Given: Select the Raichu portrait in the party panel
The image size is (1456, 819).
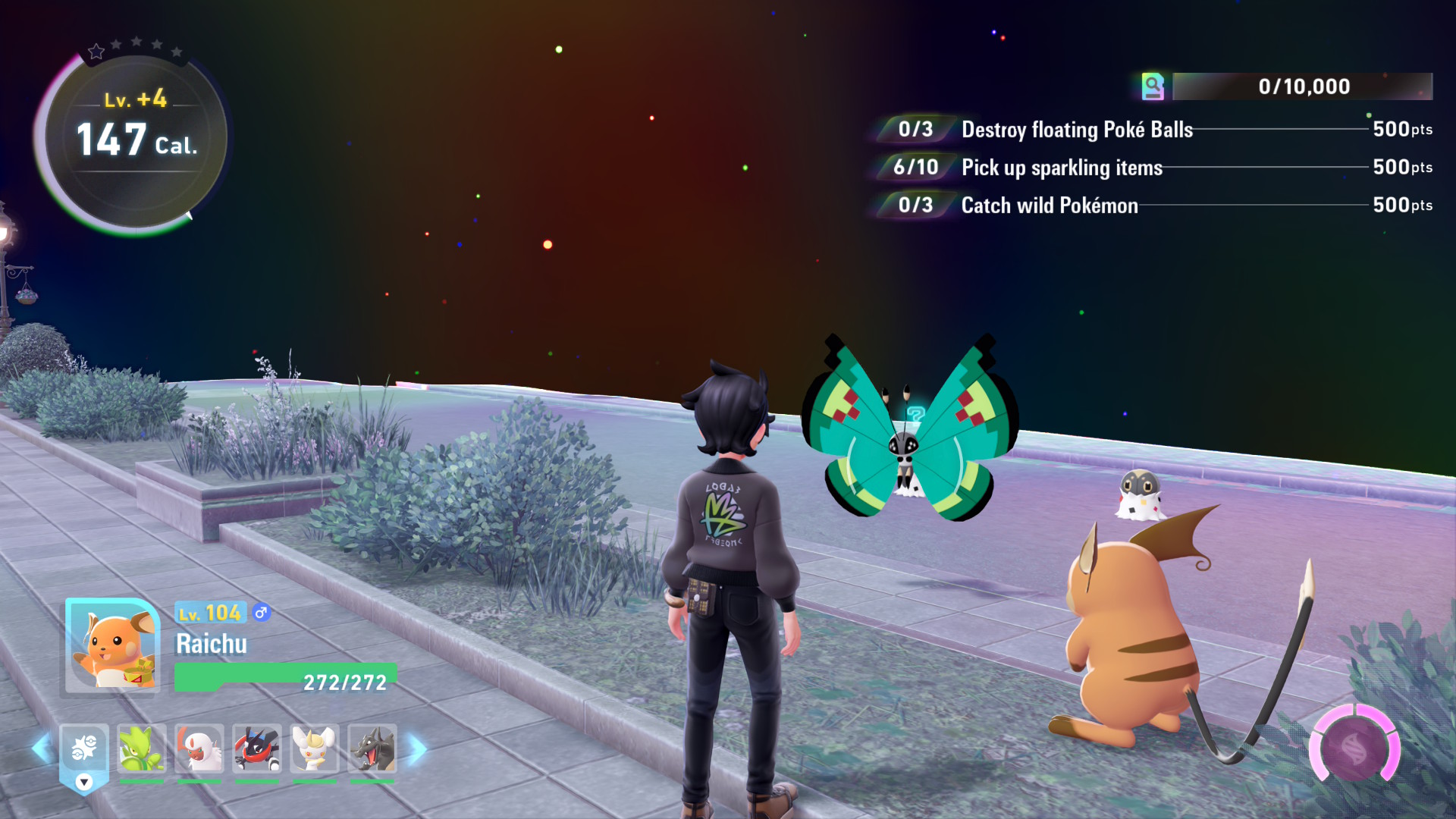Looking at the screenshot, I should click(x=112, y=646).
